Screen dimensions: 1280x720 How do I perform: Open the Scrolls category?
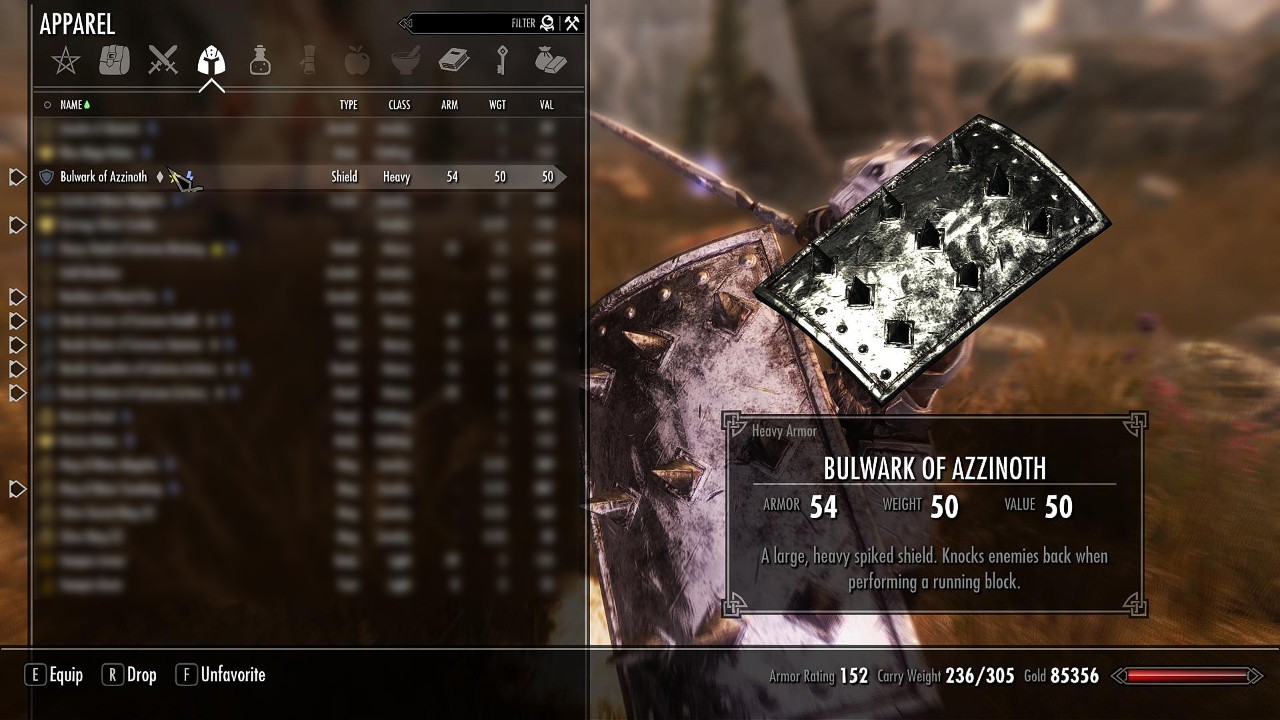(308, 61)
